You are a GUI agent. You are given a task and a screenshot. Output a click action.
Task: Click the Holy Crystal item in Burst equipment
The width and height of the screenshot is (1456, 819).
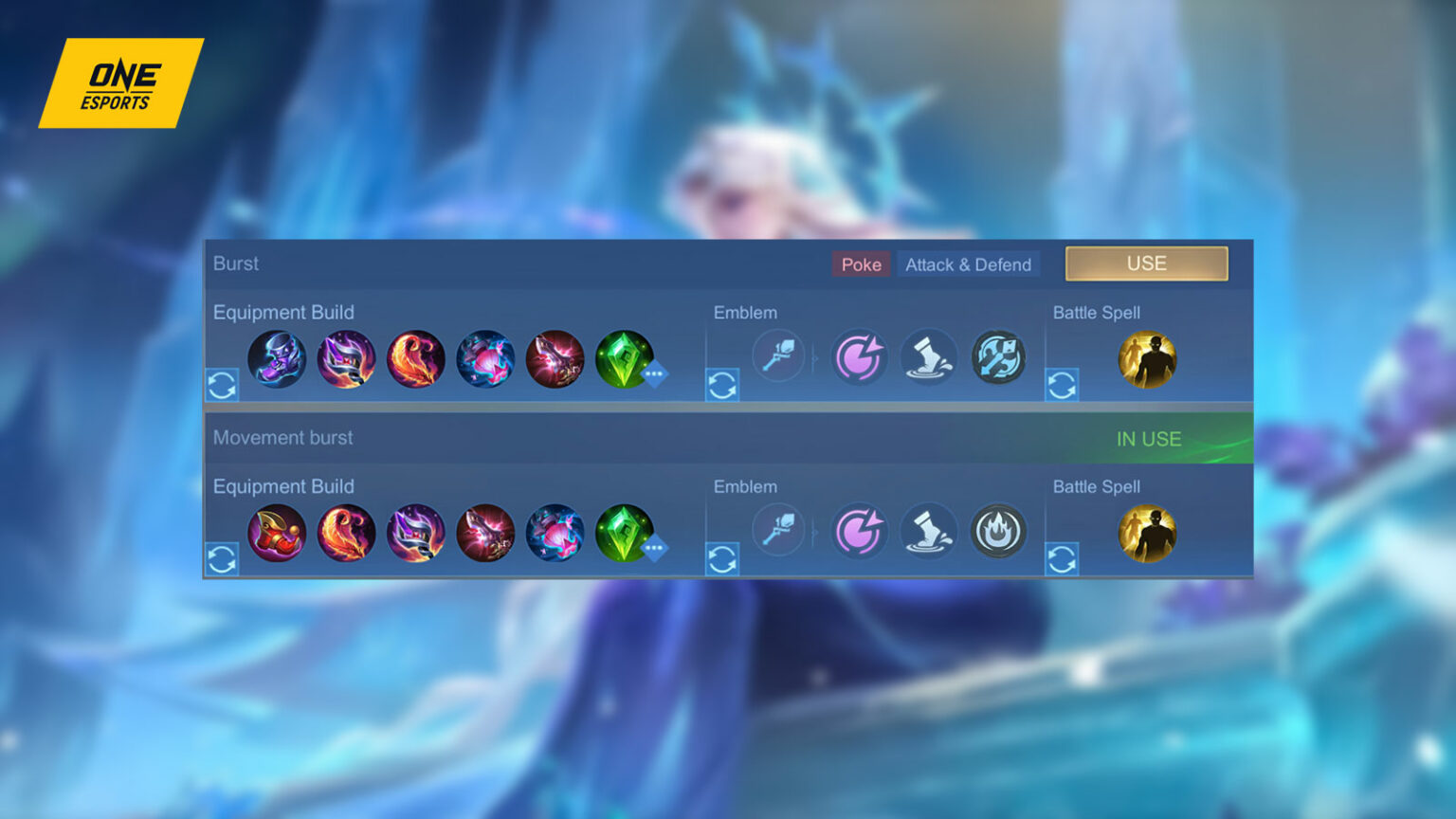click(x=487, y=358)
